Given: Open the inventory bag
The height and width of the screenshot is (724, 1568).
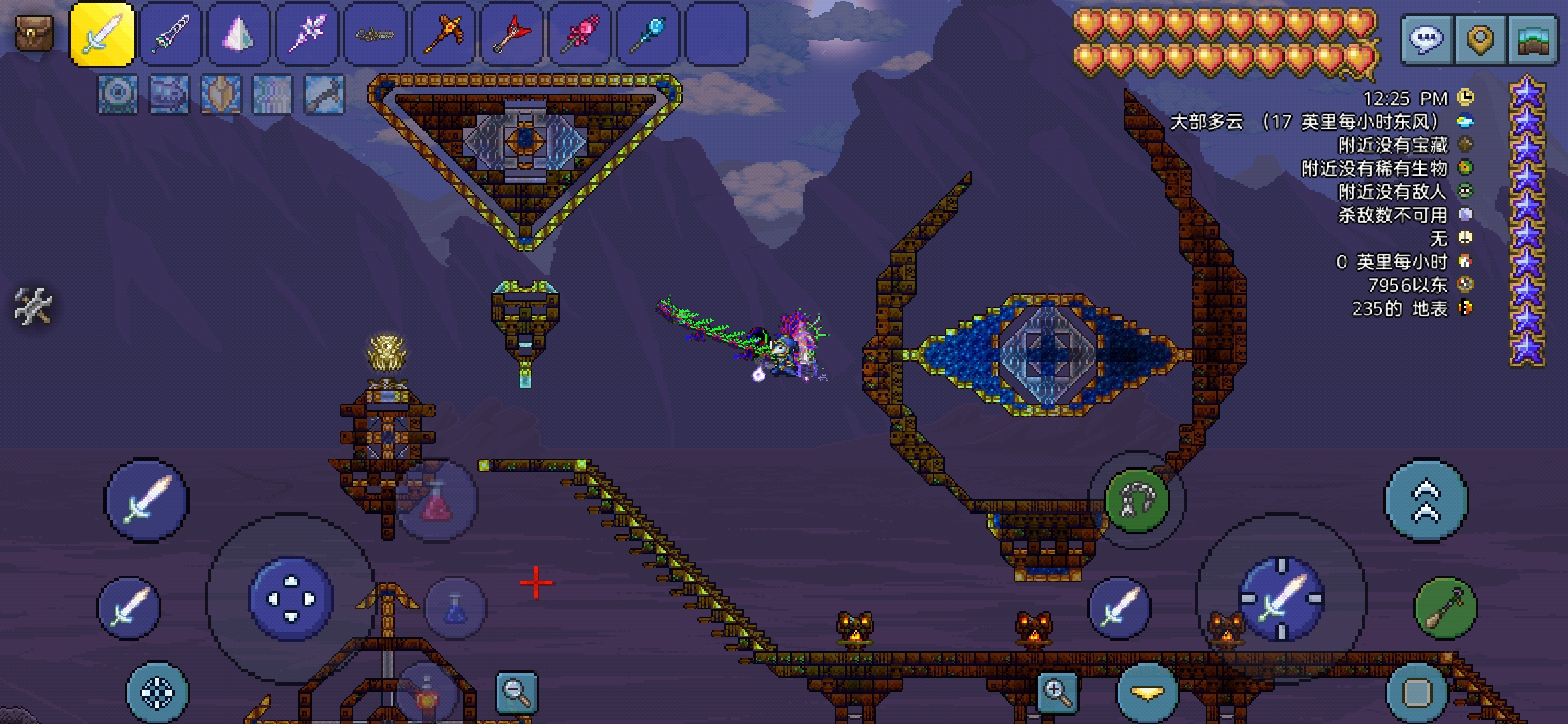Looking at the screenshot, I should (x=34, y=34).
